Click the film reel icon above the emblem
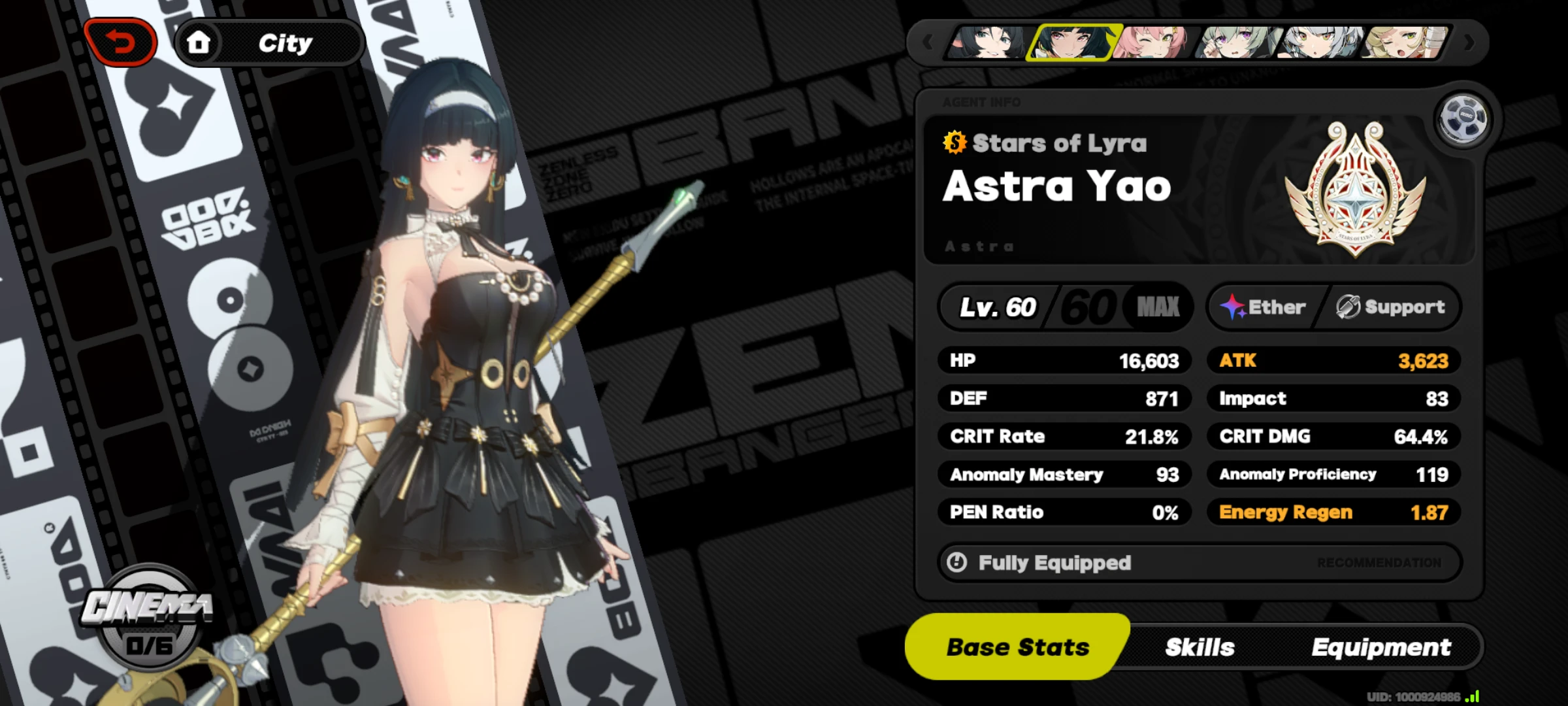The width and height of the screenshot is (1568, 706). click(1465, 118)
